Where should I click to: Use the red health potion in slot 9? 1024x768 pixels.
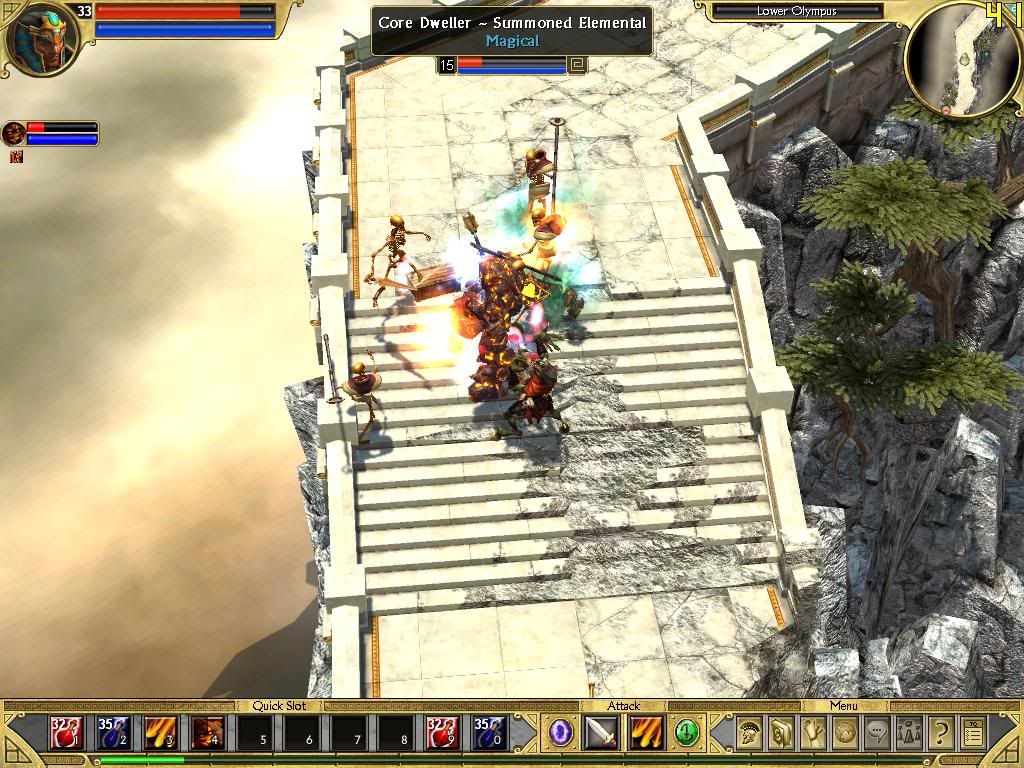pyautogui.click(x=443, y=734)
